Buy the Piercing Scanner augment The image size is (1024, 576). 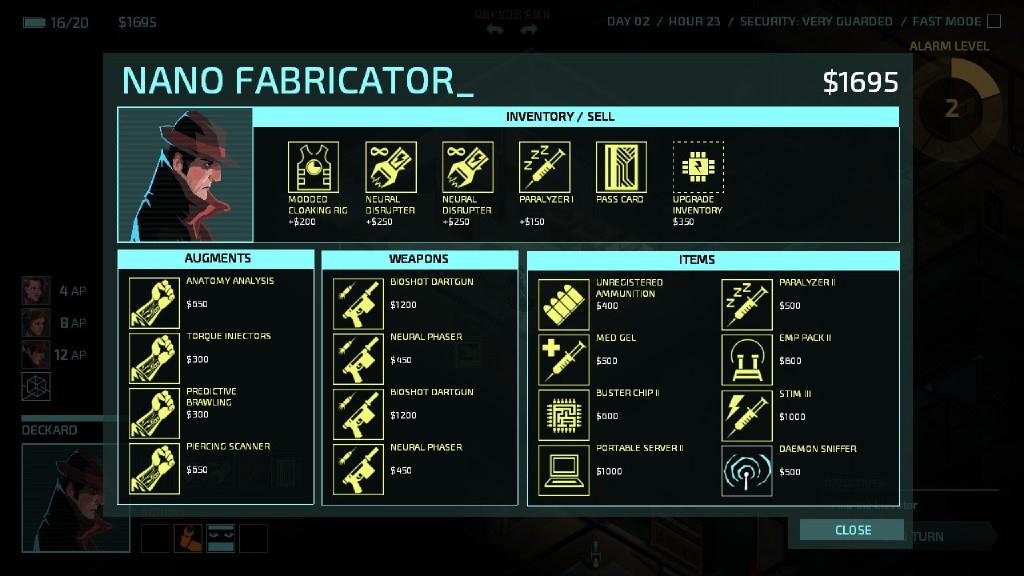155,469
